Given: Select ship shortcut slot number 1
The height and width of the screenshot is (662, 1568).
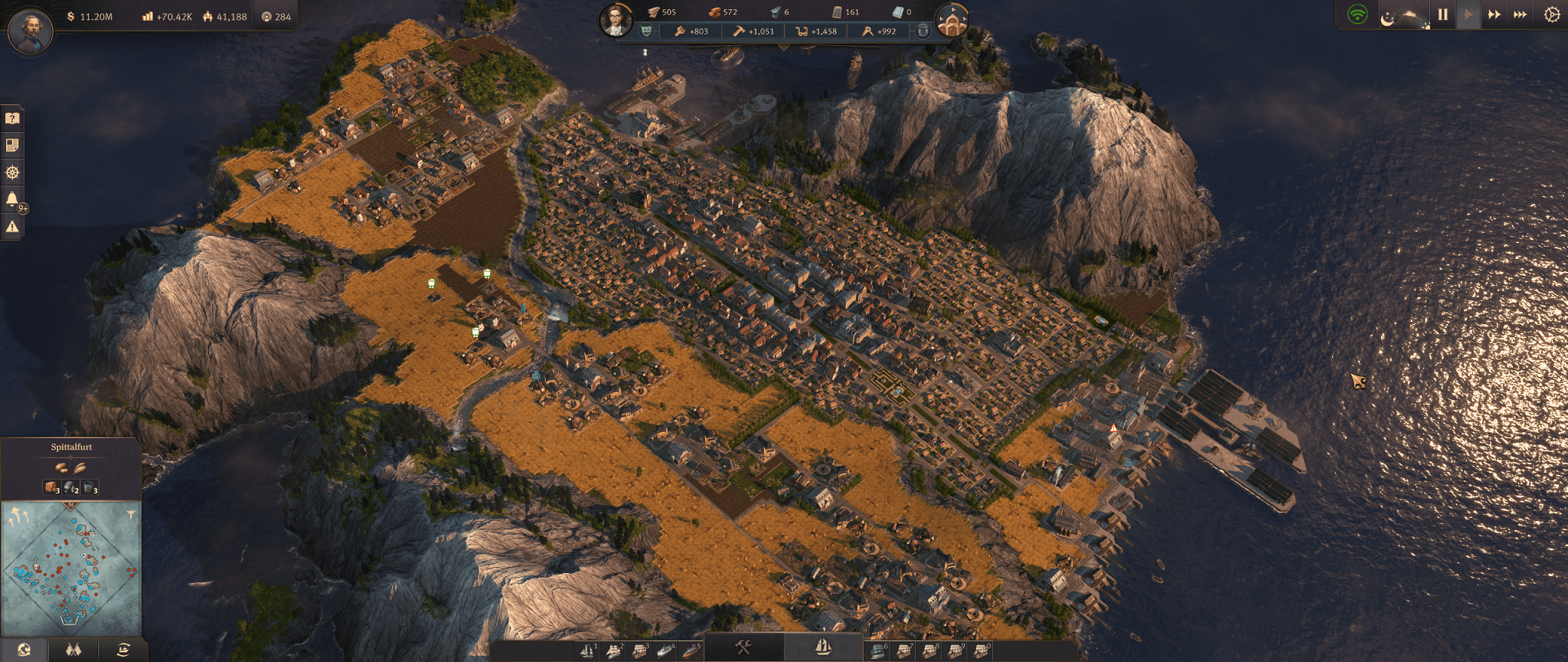Looking at the screenshot, I should point(587,651).
